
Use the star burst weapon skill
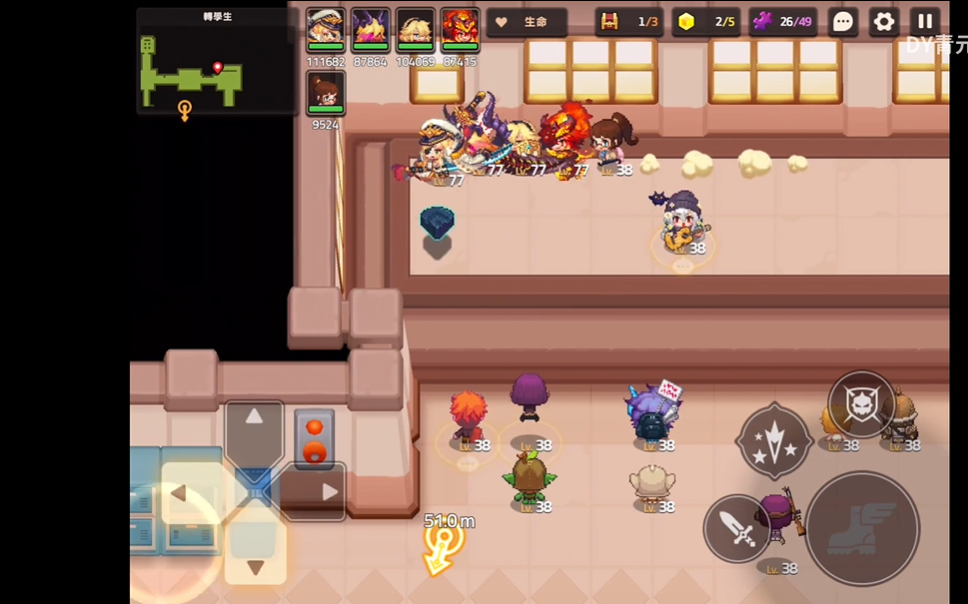(x=774, y=440)
